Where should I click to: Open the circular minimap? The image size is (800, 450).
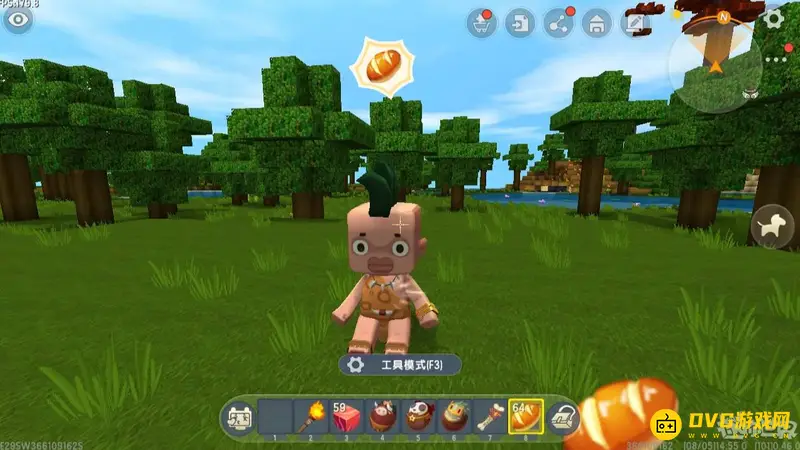point(715,62)
